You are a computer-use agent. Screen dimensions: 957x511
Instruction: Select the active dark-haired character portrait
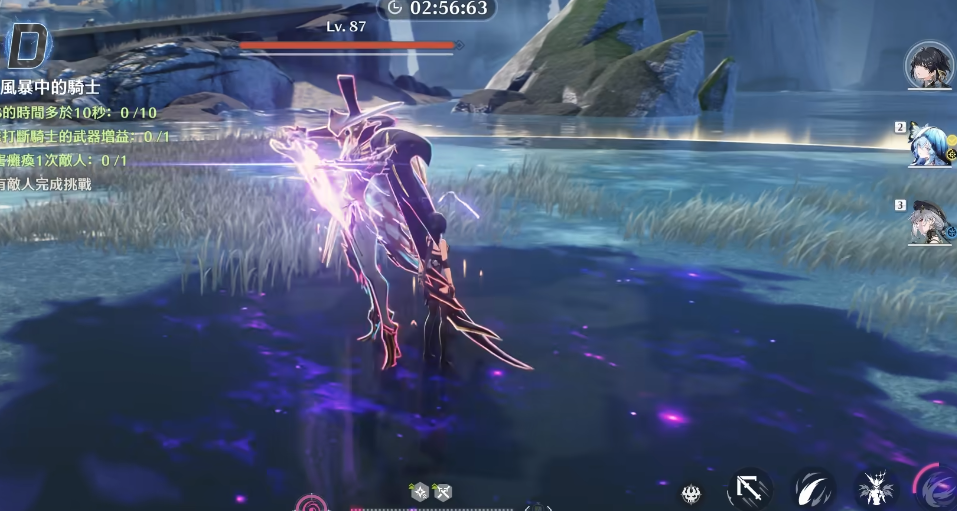[x=929, y=66]
